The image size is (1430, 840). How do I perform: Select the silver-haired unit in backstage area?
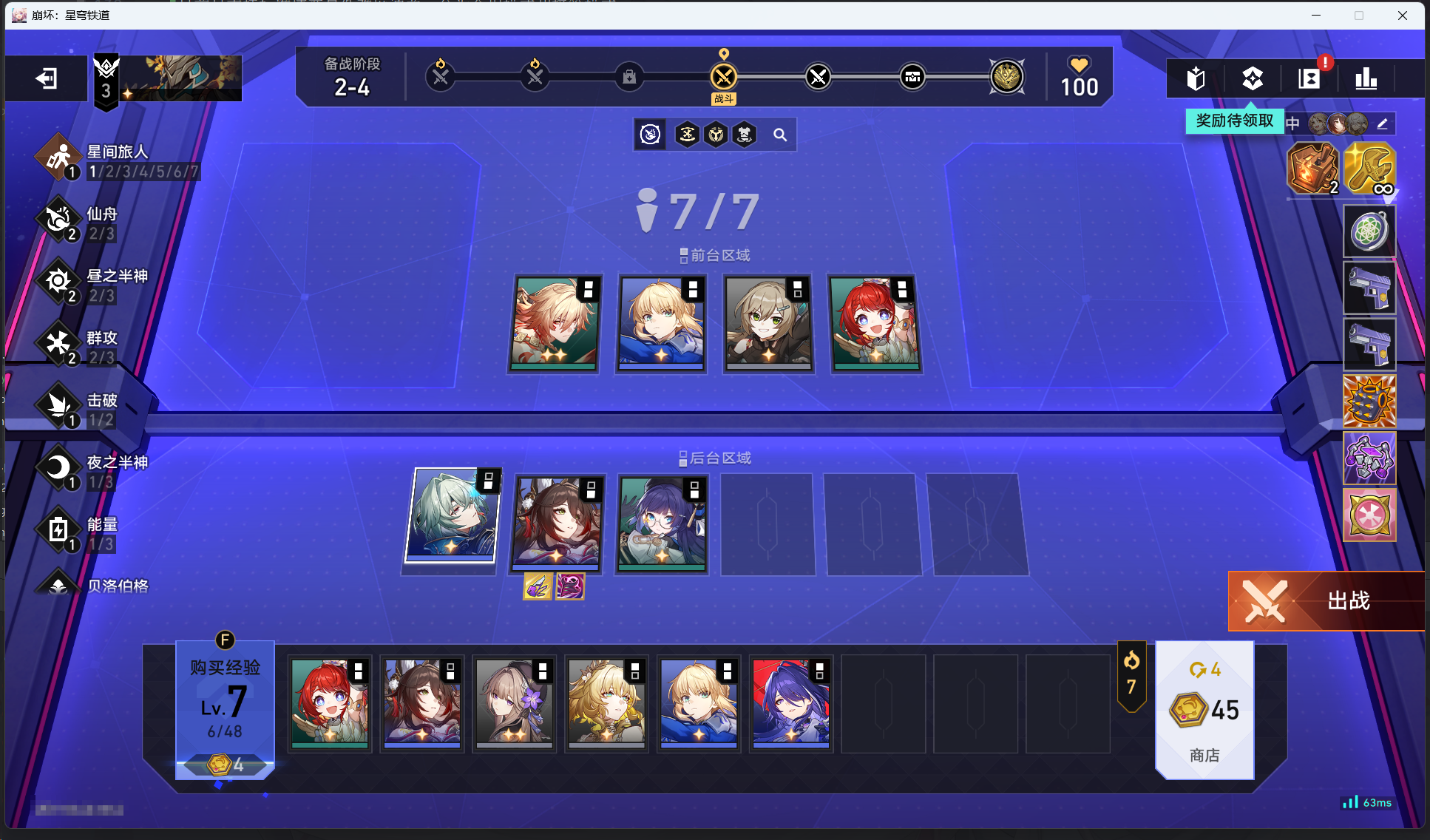click(453, 515)
